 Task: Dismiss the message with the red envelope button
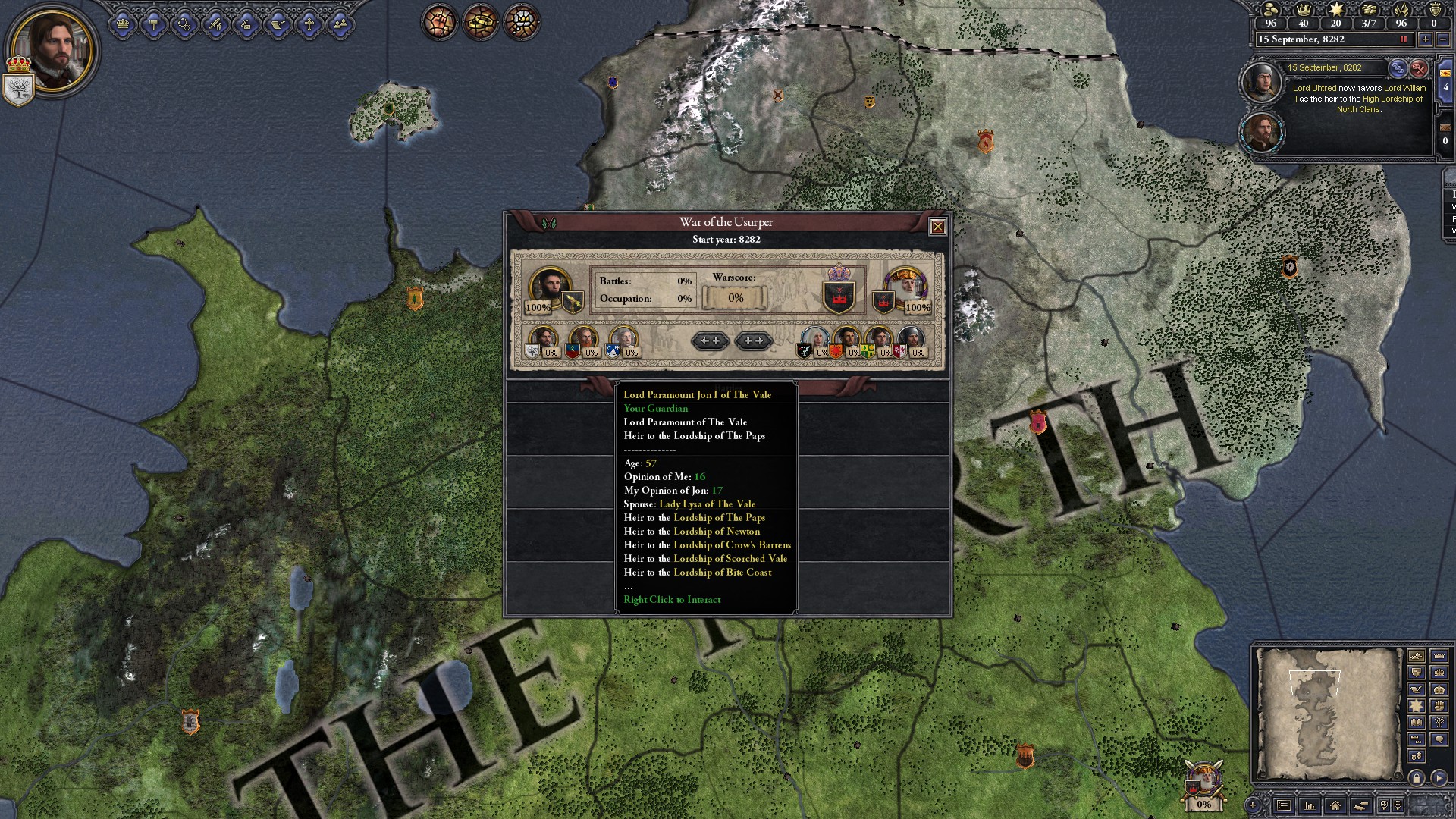pos(1419,68)
